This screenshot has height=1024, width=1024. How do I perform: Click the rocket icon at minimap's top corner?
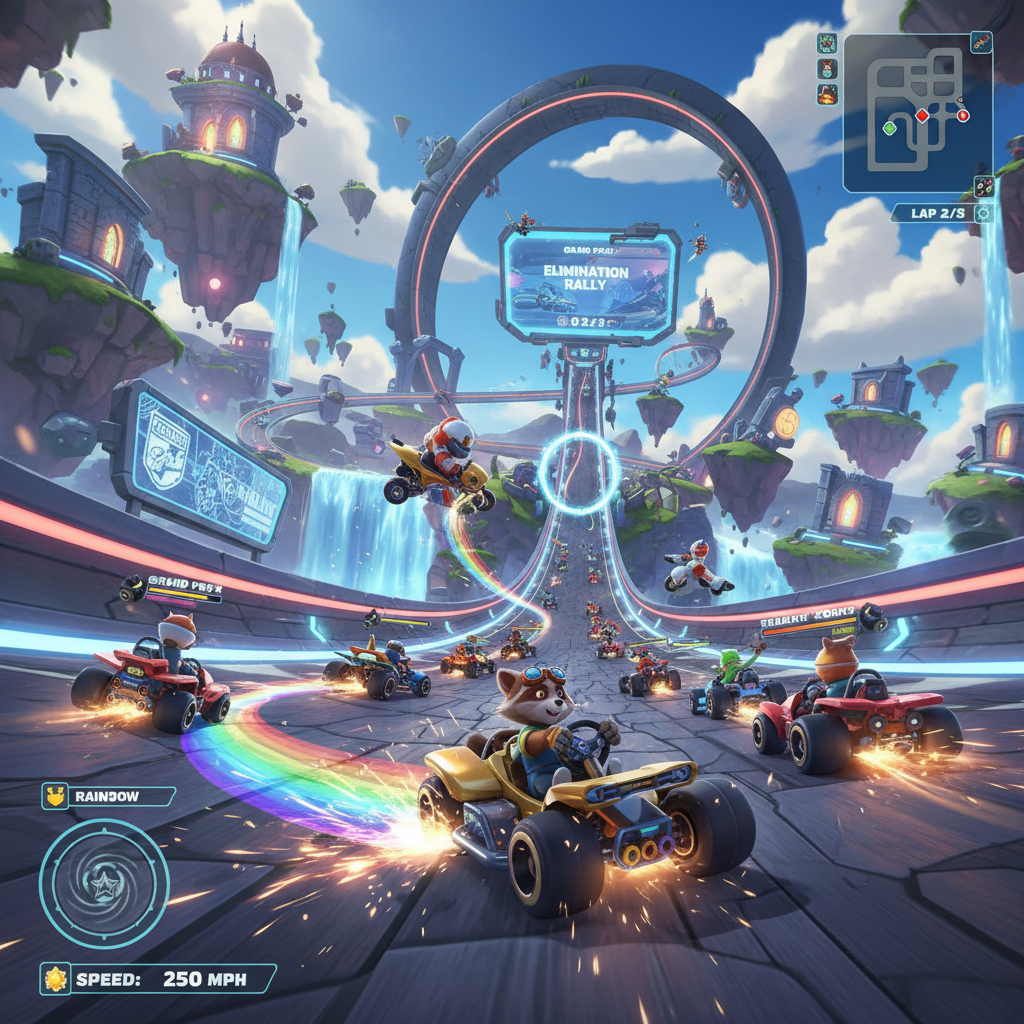(981, 42)
